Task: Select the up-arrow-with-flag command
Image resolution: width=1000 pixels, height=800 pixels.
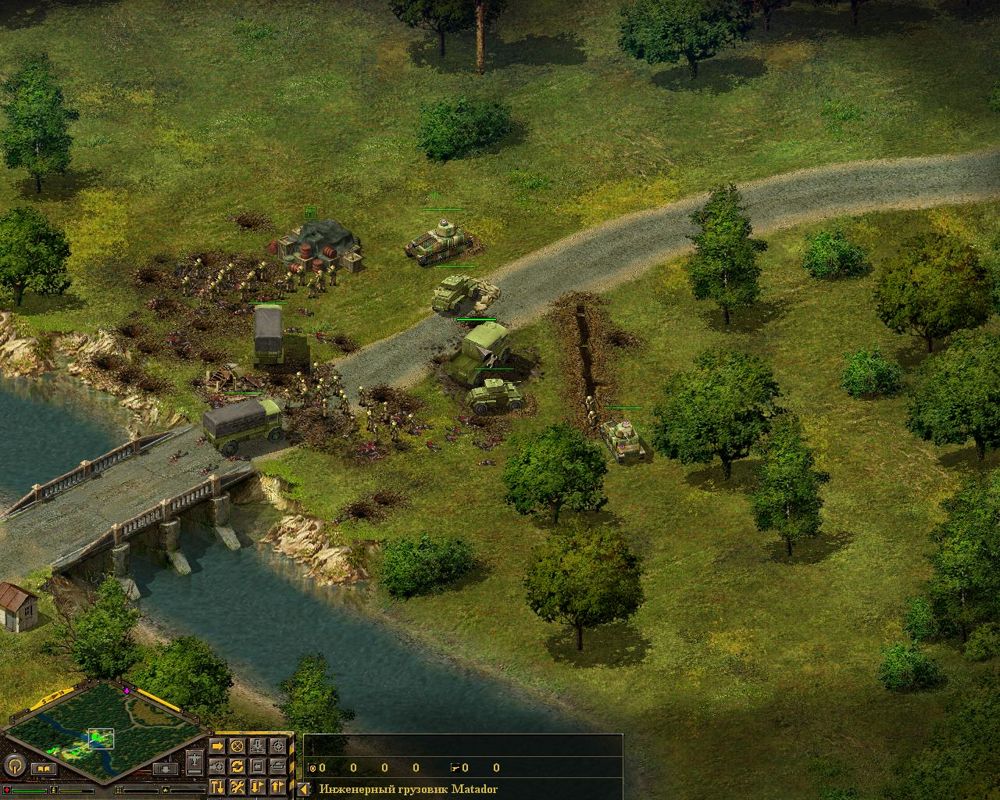Action: [278, 787]
